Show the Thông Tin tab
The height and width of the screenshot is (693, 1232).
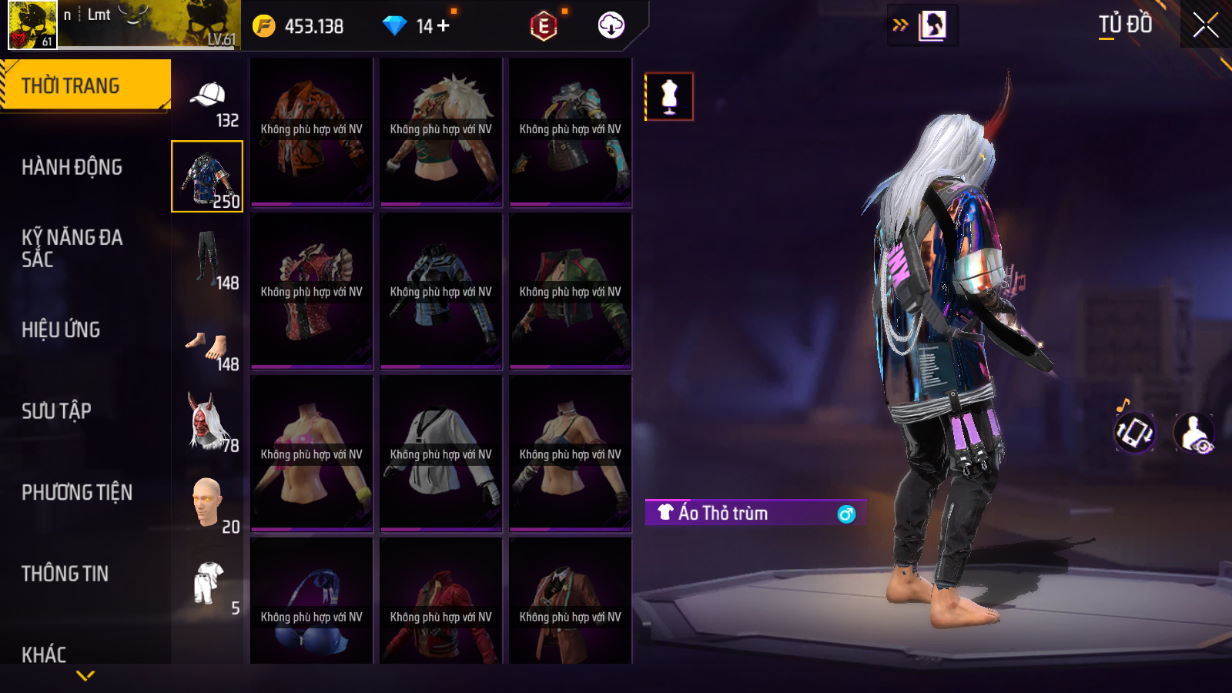(x=65, y=573)
